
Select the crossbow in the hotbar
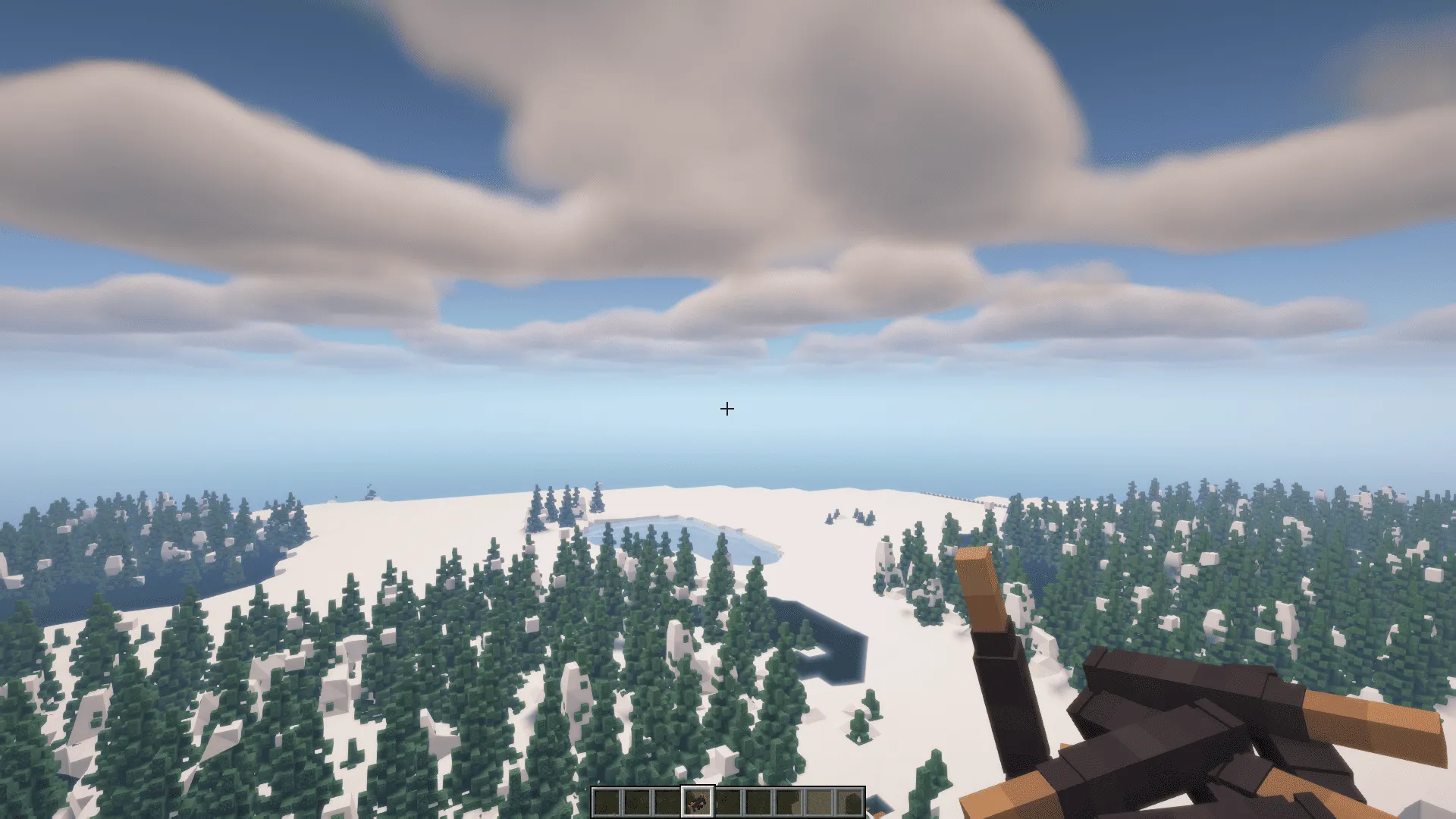698,802
